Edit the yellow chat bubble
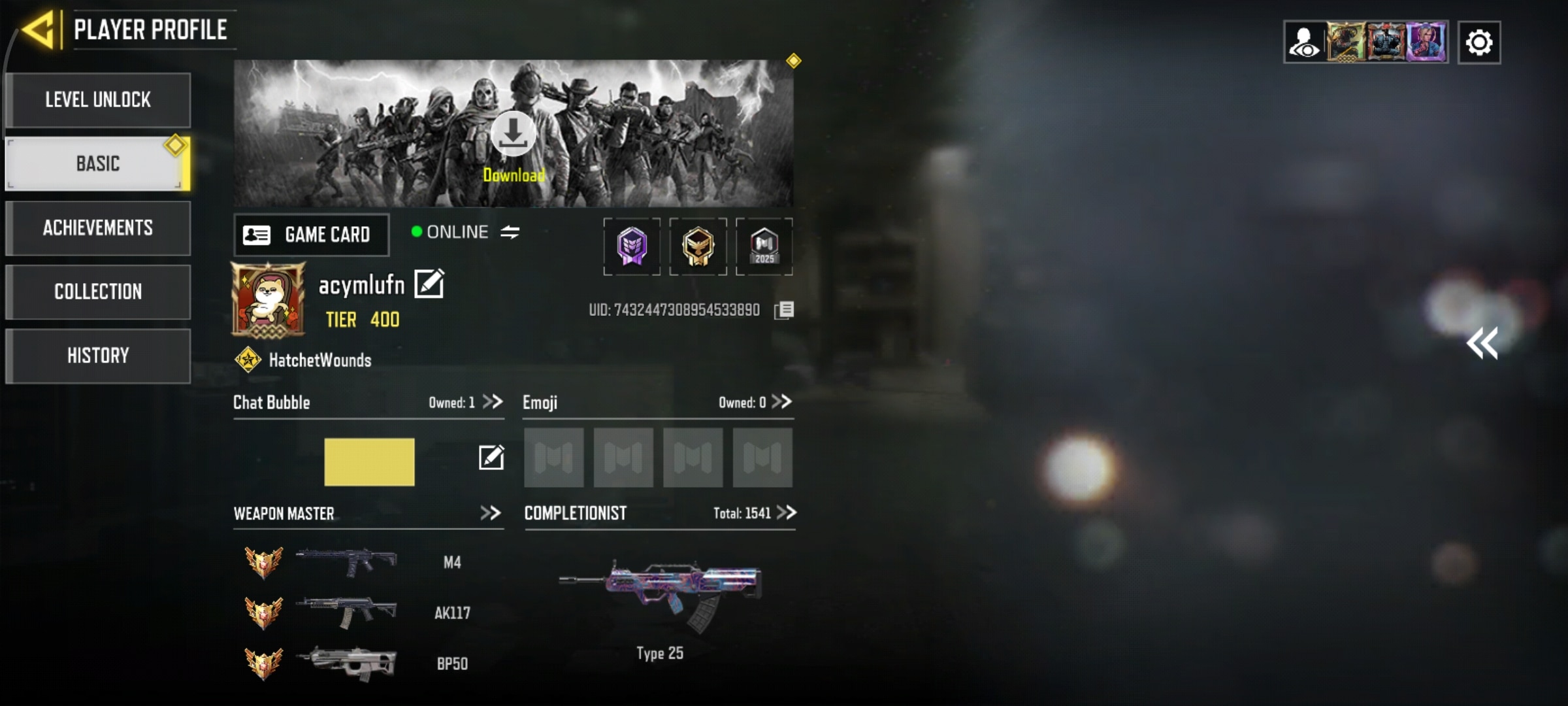1568x706 pixels. point(491,458)
